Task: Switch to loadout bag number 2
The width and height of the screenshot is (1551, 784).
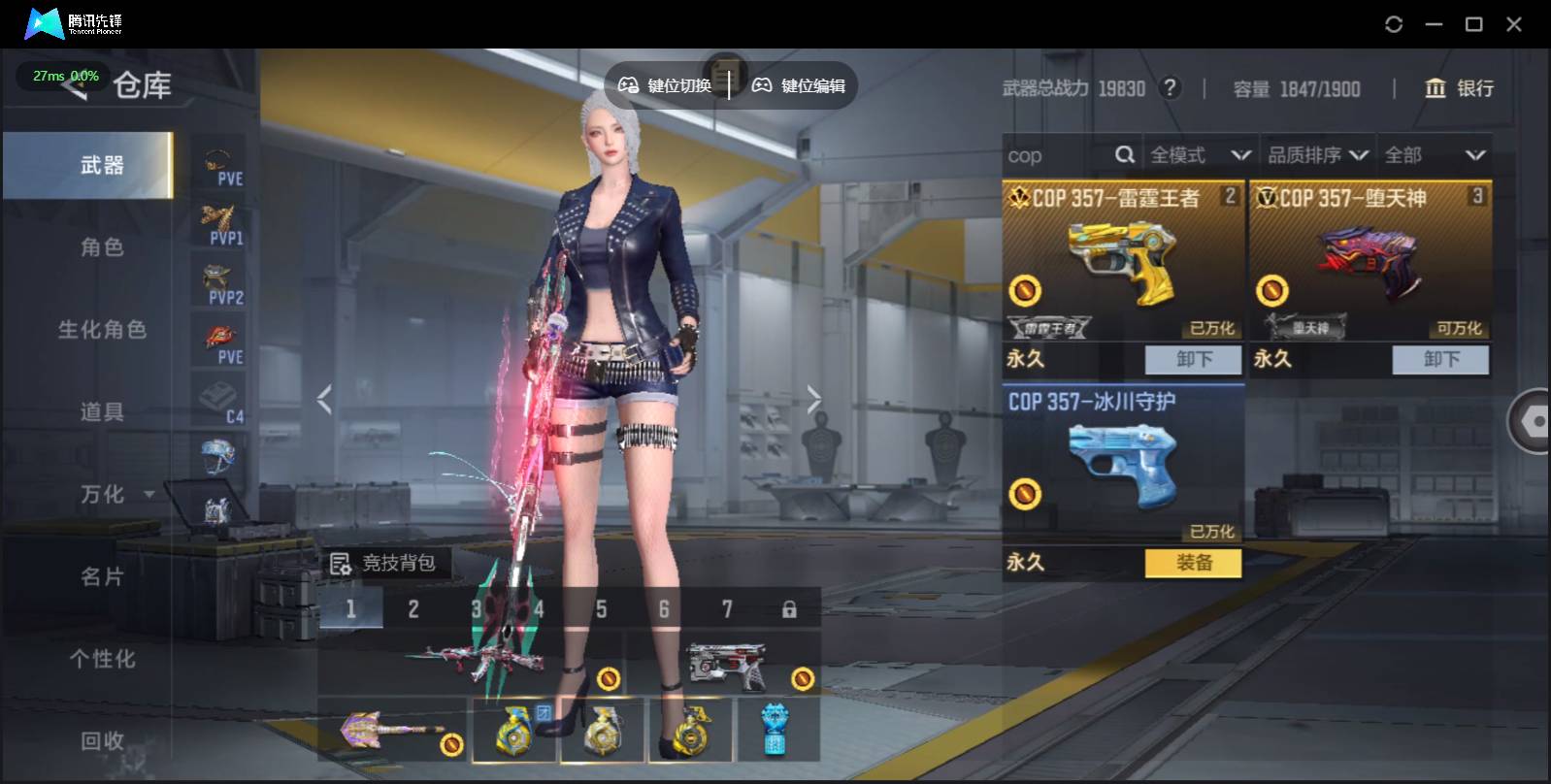Action: 413,609
